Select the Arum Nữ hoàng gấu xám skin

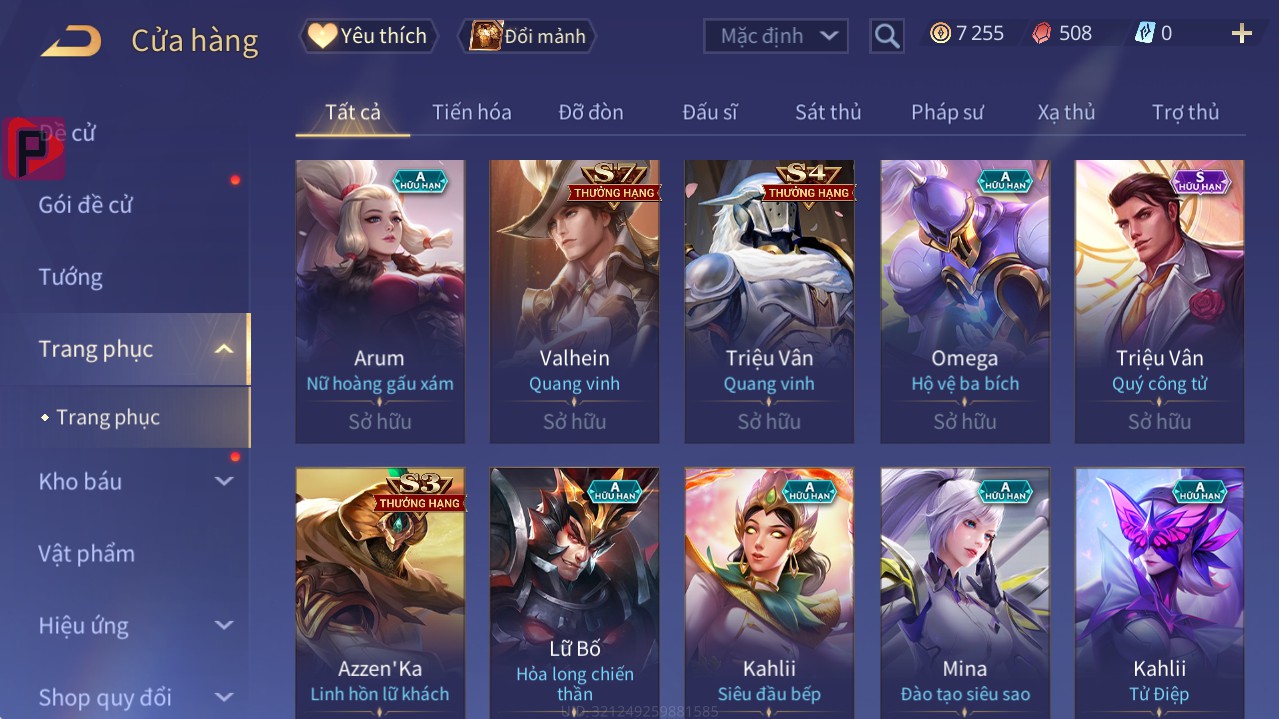tap(380, 300)
